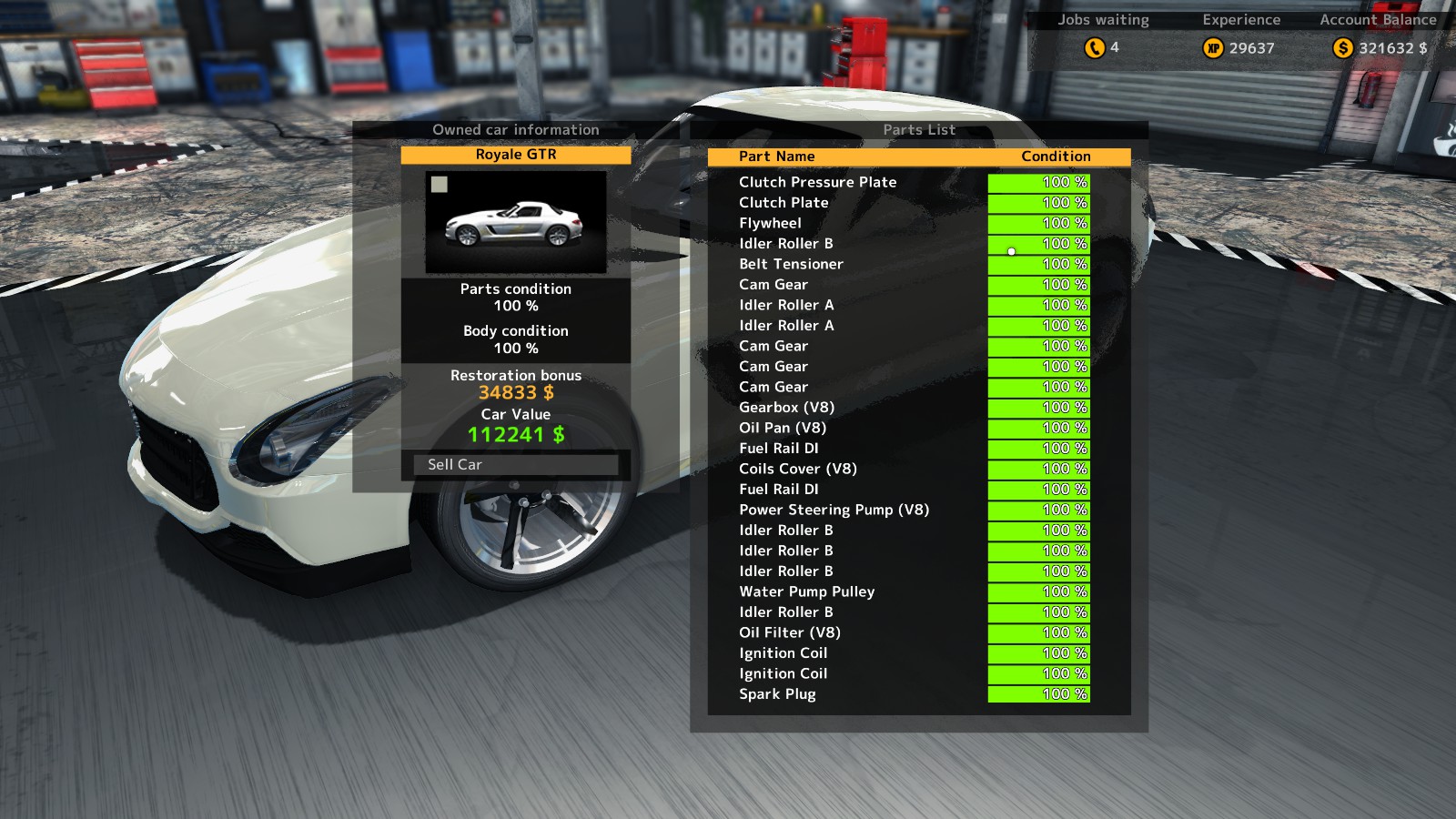Select the Owned car information header
This screenshot has height=819, width=1456.
pyautogui.click(x=515, y=129)
